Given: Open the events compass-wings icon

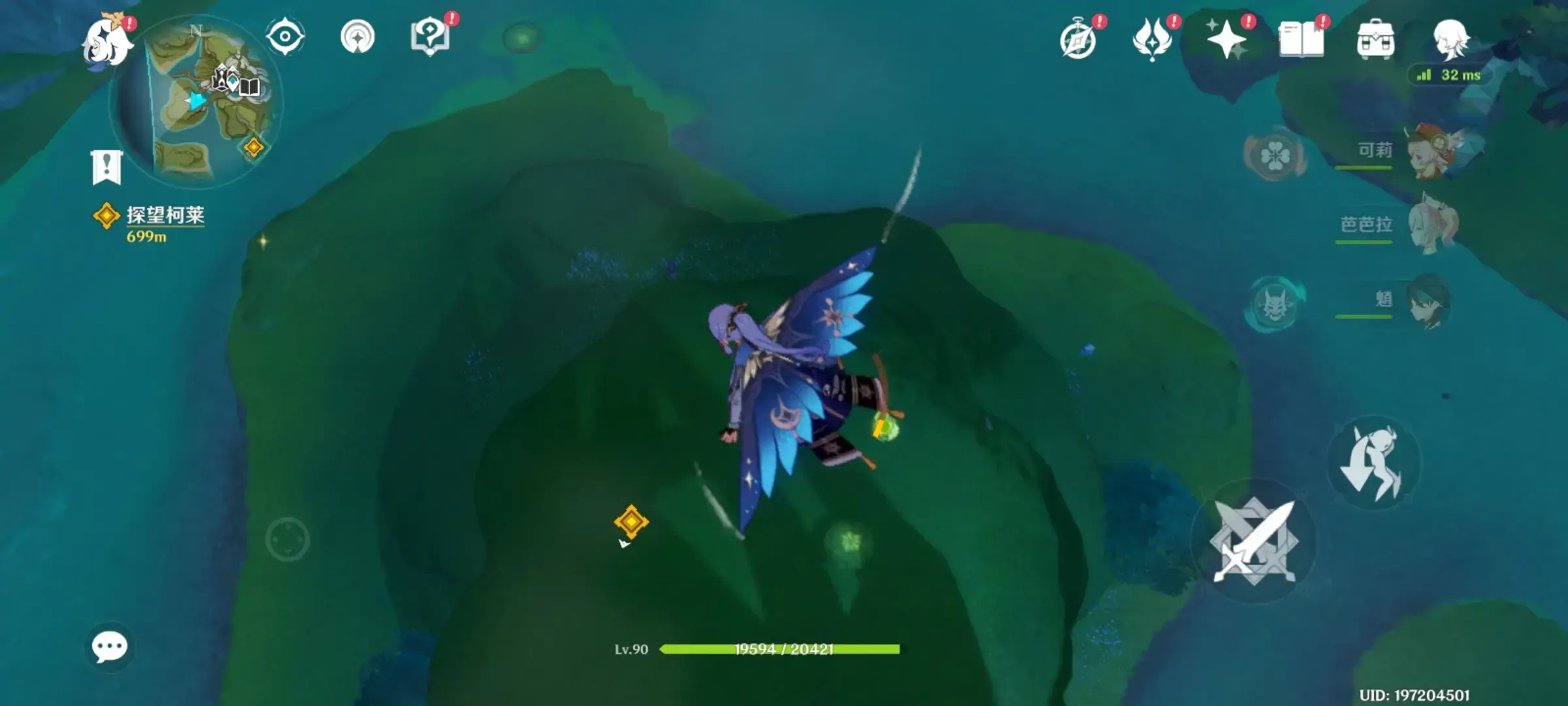Looking at the screenshot, I should (1152, 39).
